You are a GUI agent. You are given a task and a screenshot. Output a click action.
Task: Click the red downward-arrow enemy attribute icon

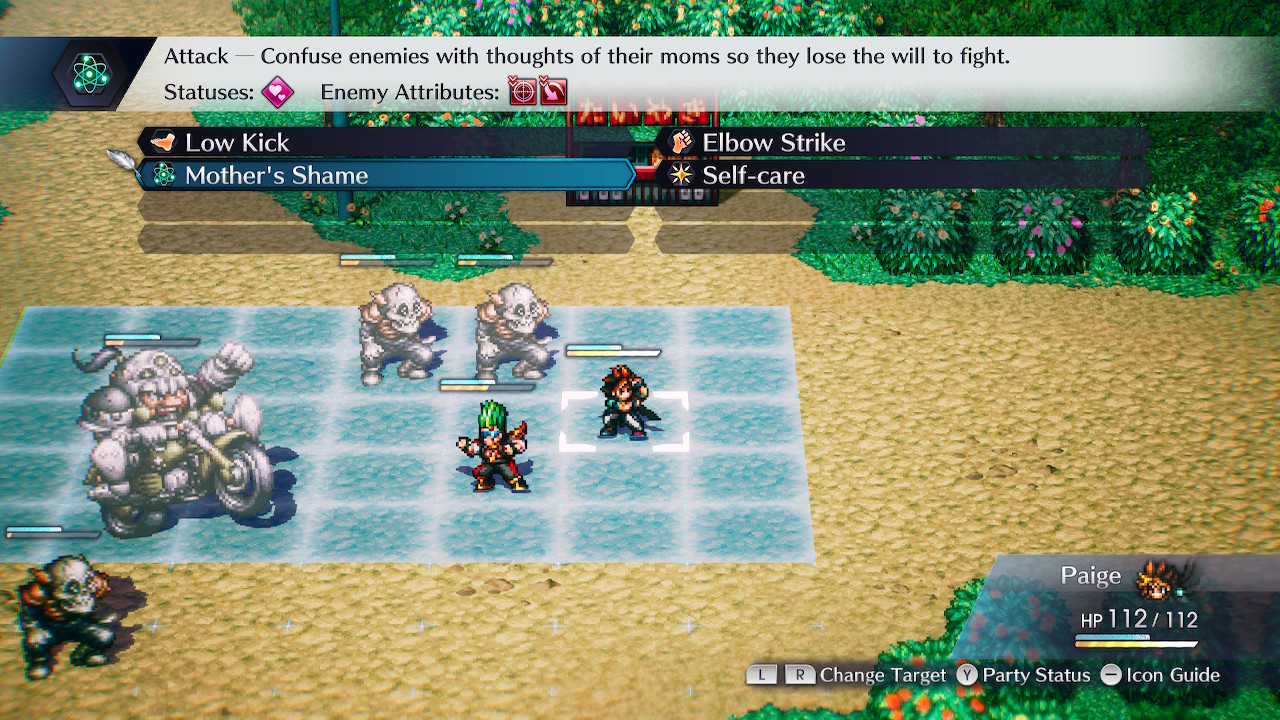[x=550, y=92]
